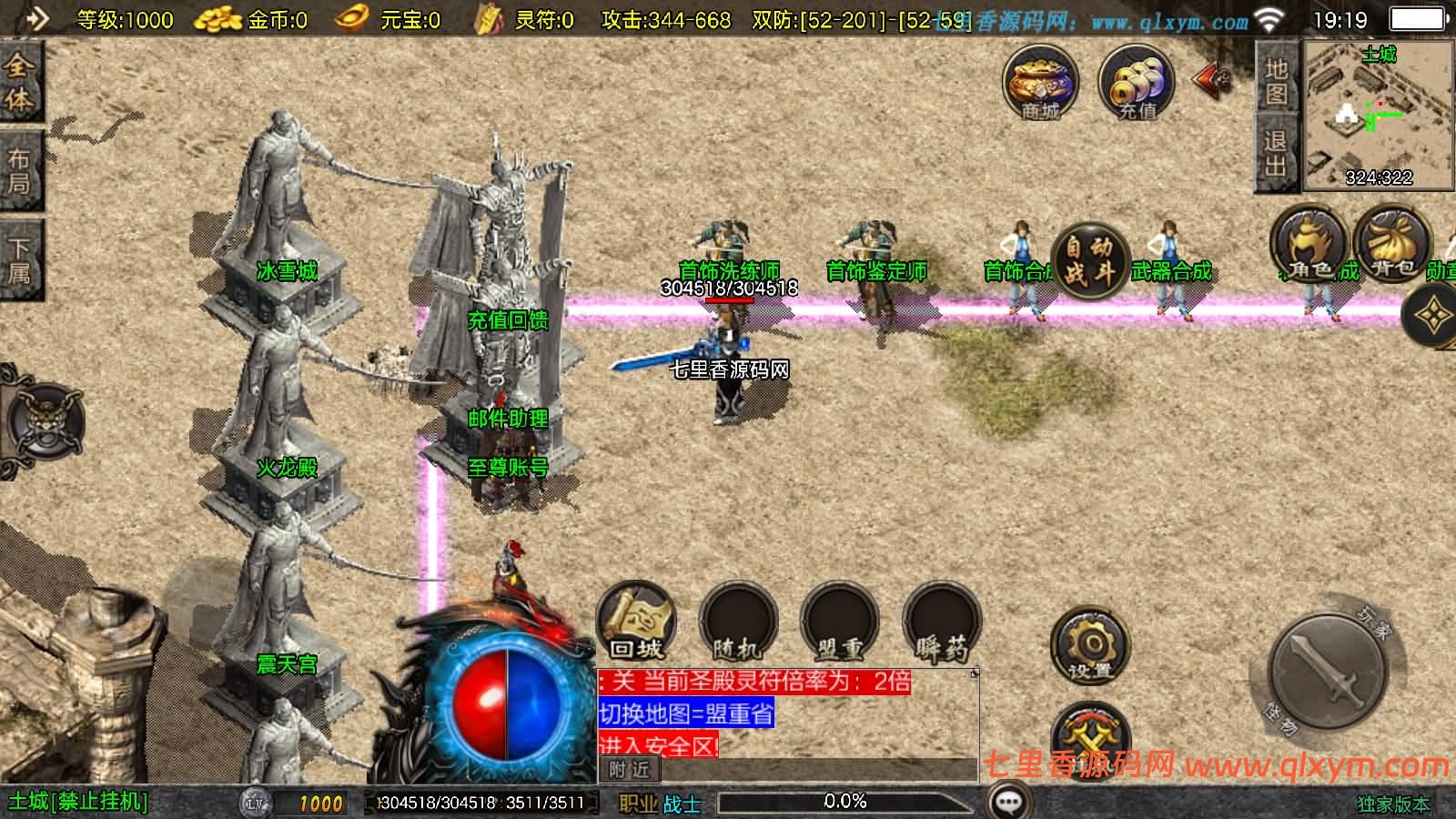Click the 退出 exit button
This screenshot has height=819, width=1456.
pyautogui.click(x=1275, y=152)
